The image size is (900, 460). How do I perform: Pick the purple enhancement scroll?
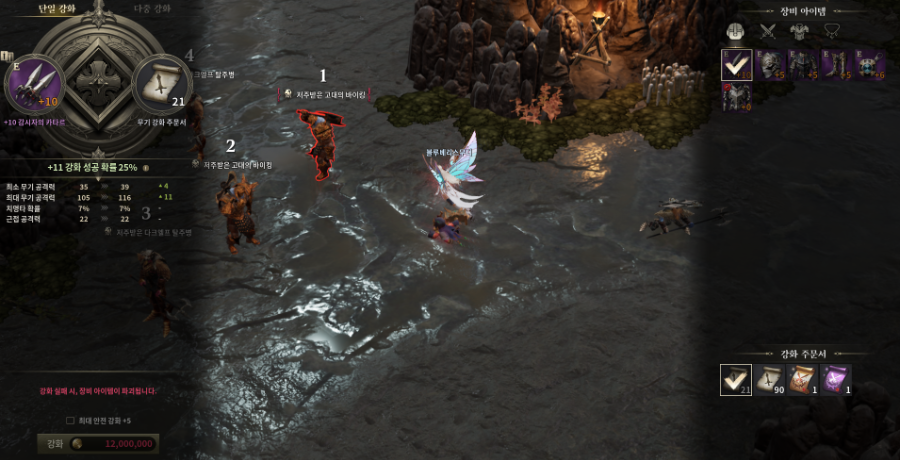tap(836, 379)
